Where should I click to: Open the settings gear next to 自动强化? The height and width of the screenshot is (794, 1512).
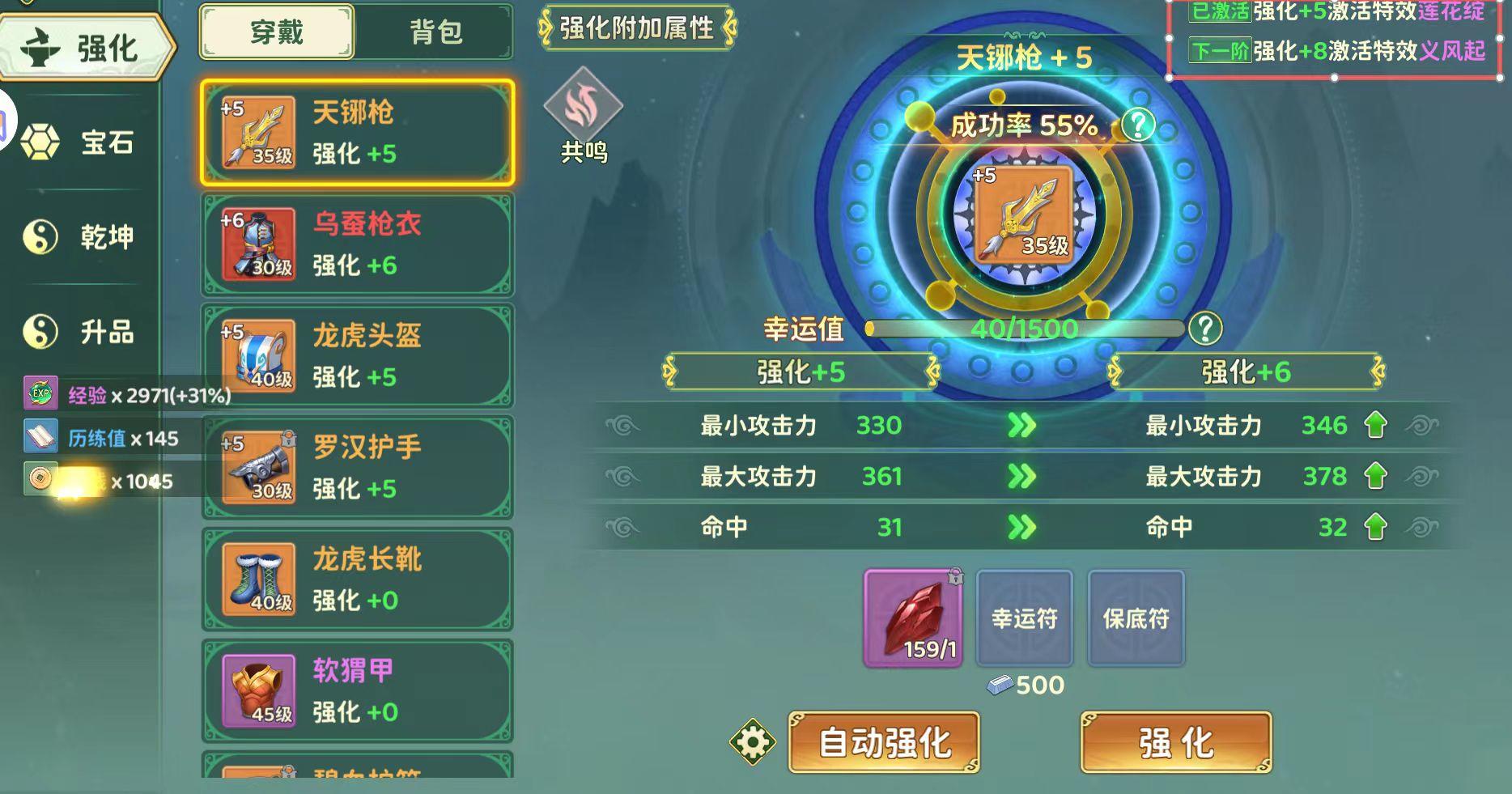(x=753, y=738)
